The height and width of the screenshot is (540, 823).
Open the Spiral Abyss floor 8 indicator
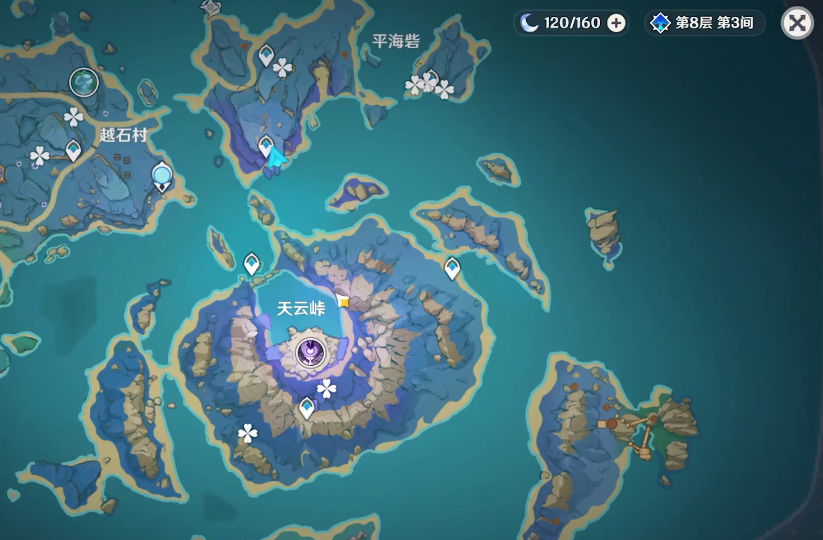705,23
